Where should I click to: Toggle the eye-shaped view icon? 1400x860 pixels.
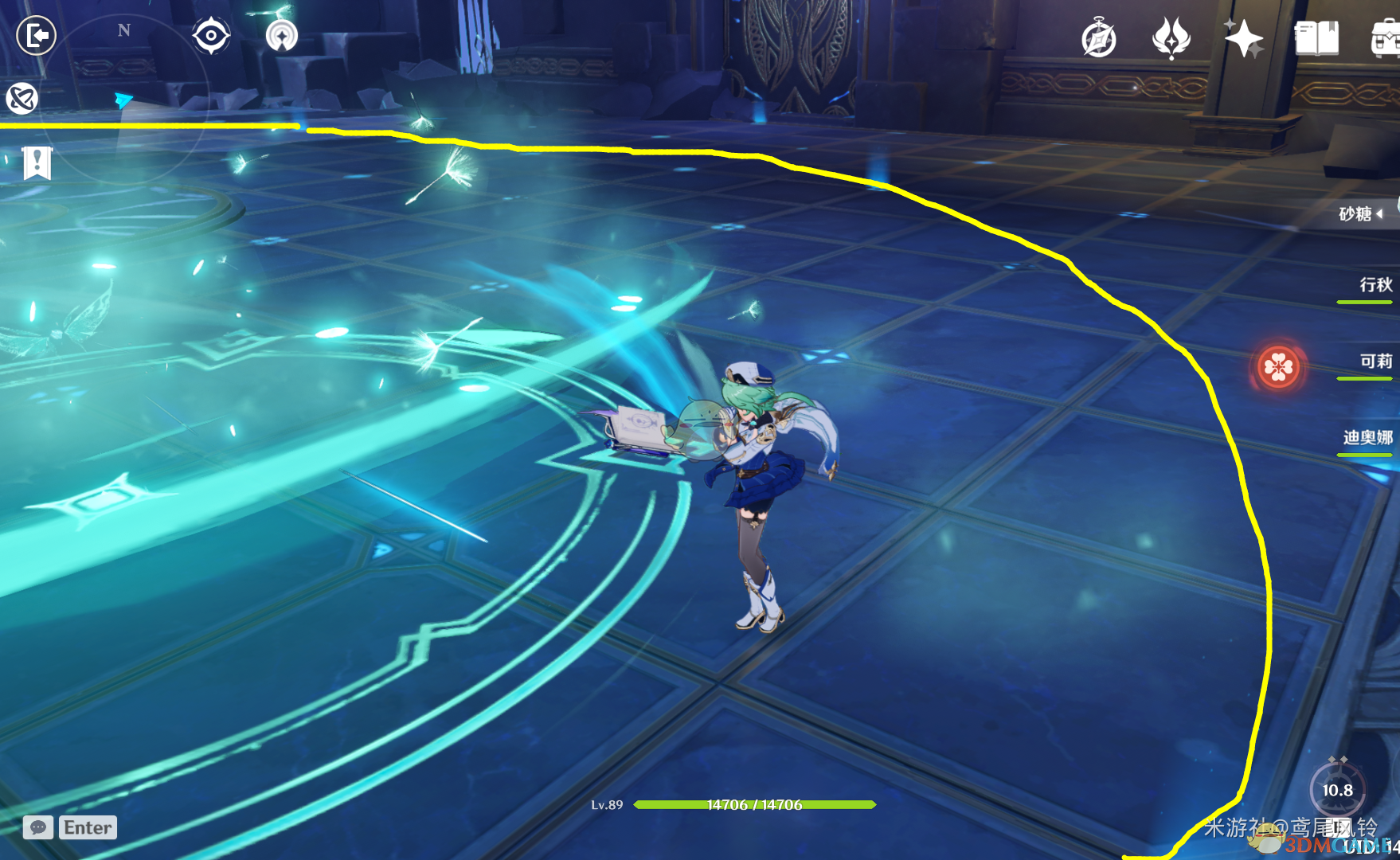click(211, 36)
